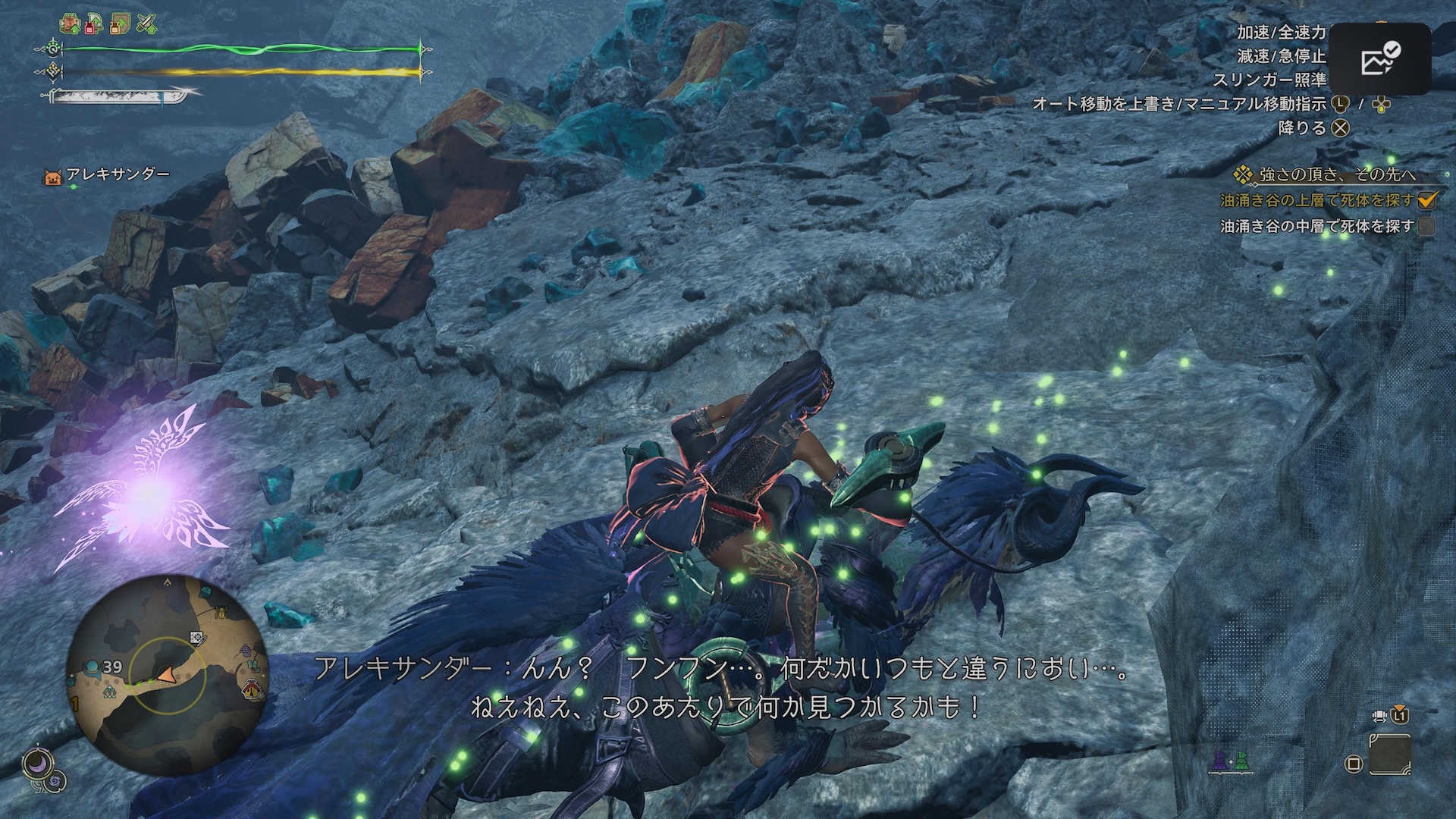
Task: Click the crossed swords attack-up buff icon
Action: pos(145,25)
